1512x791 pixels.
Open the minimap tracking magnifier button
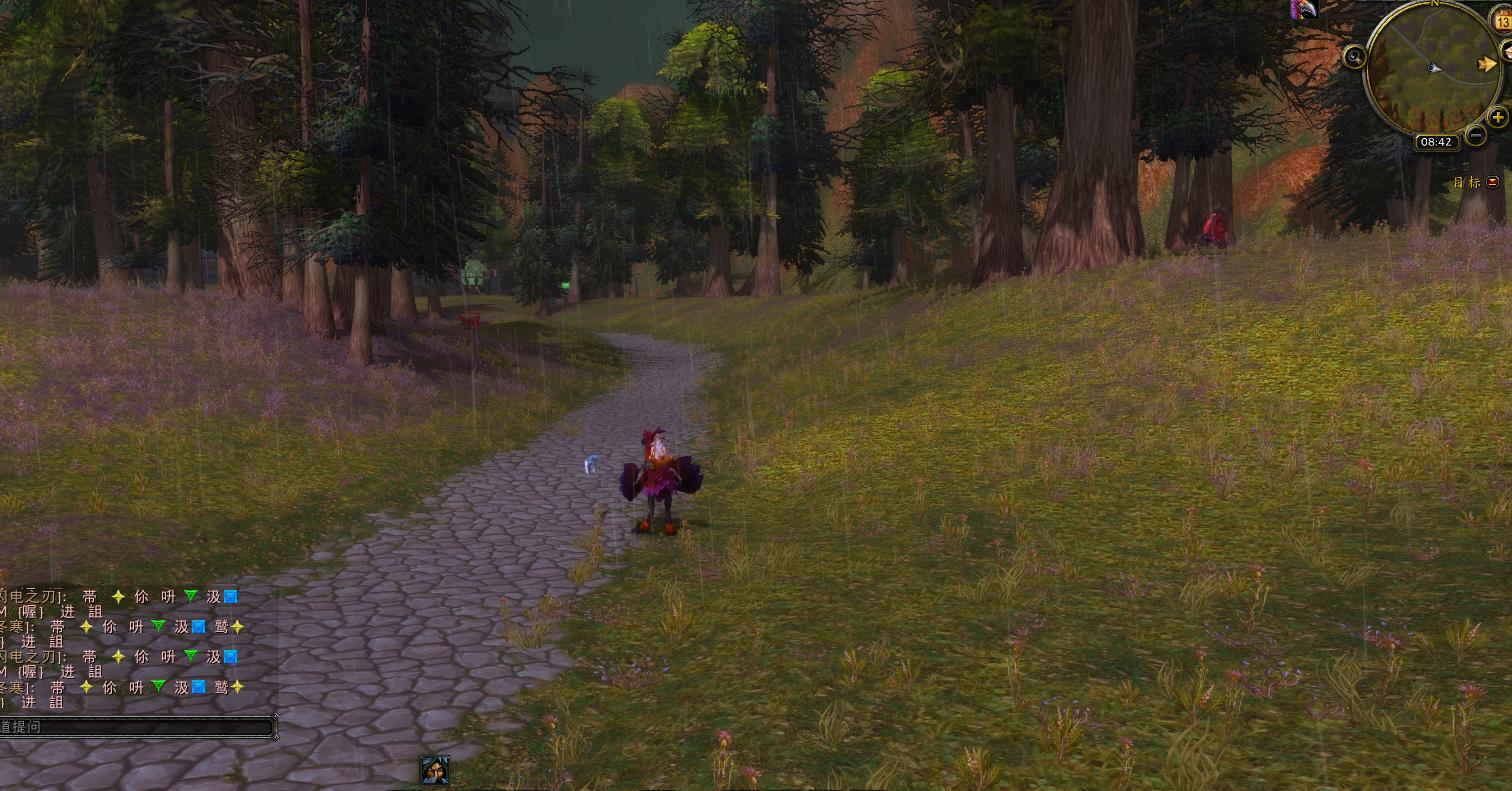[1355, 56]
